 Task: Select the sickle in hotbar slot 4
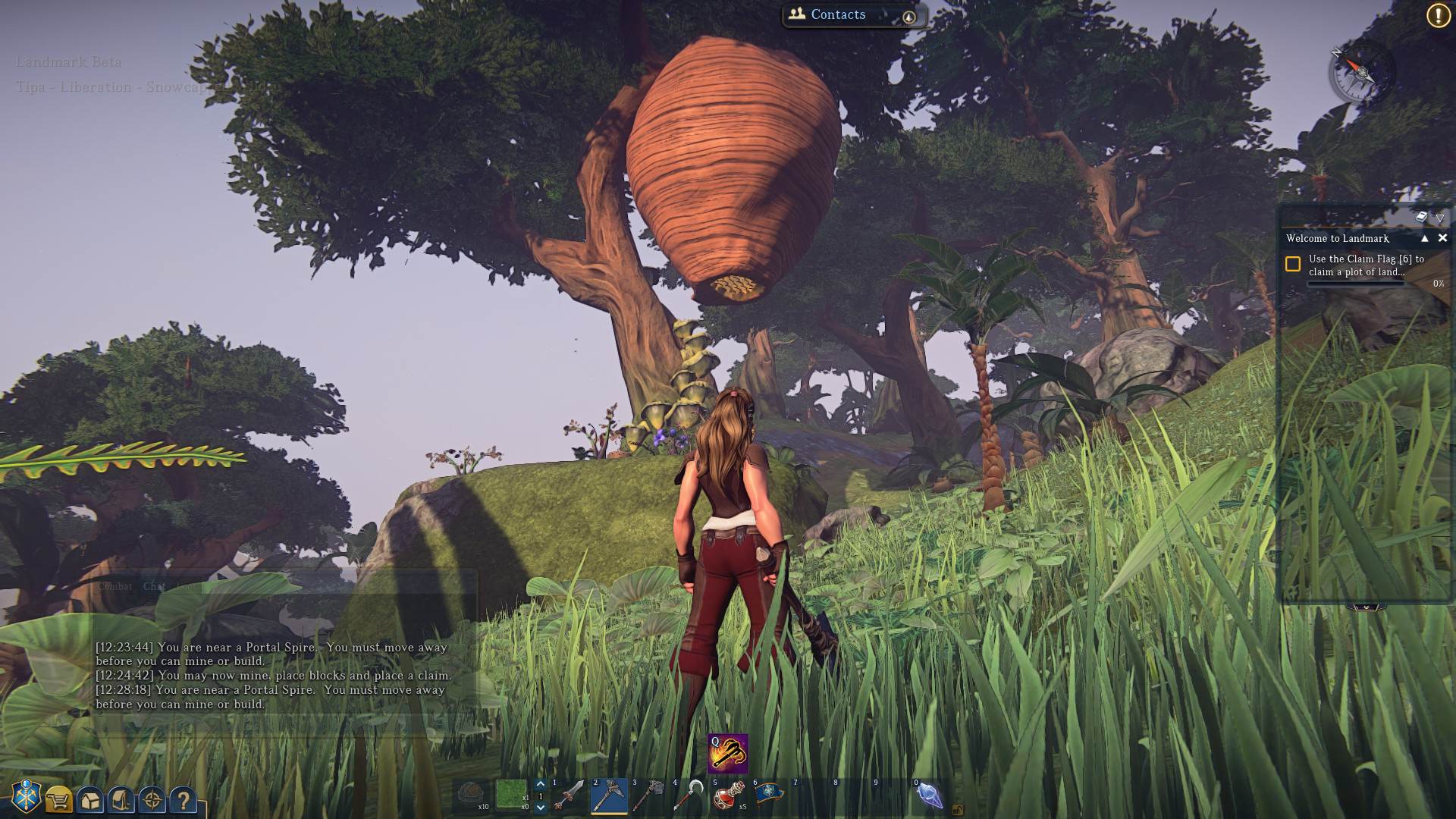coord(689,795)
